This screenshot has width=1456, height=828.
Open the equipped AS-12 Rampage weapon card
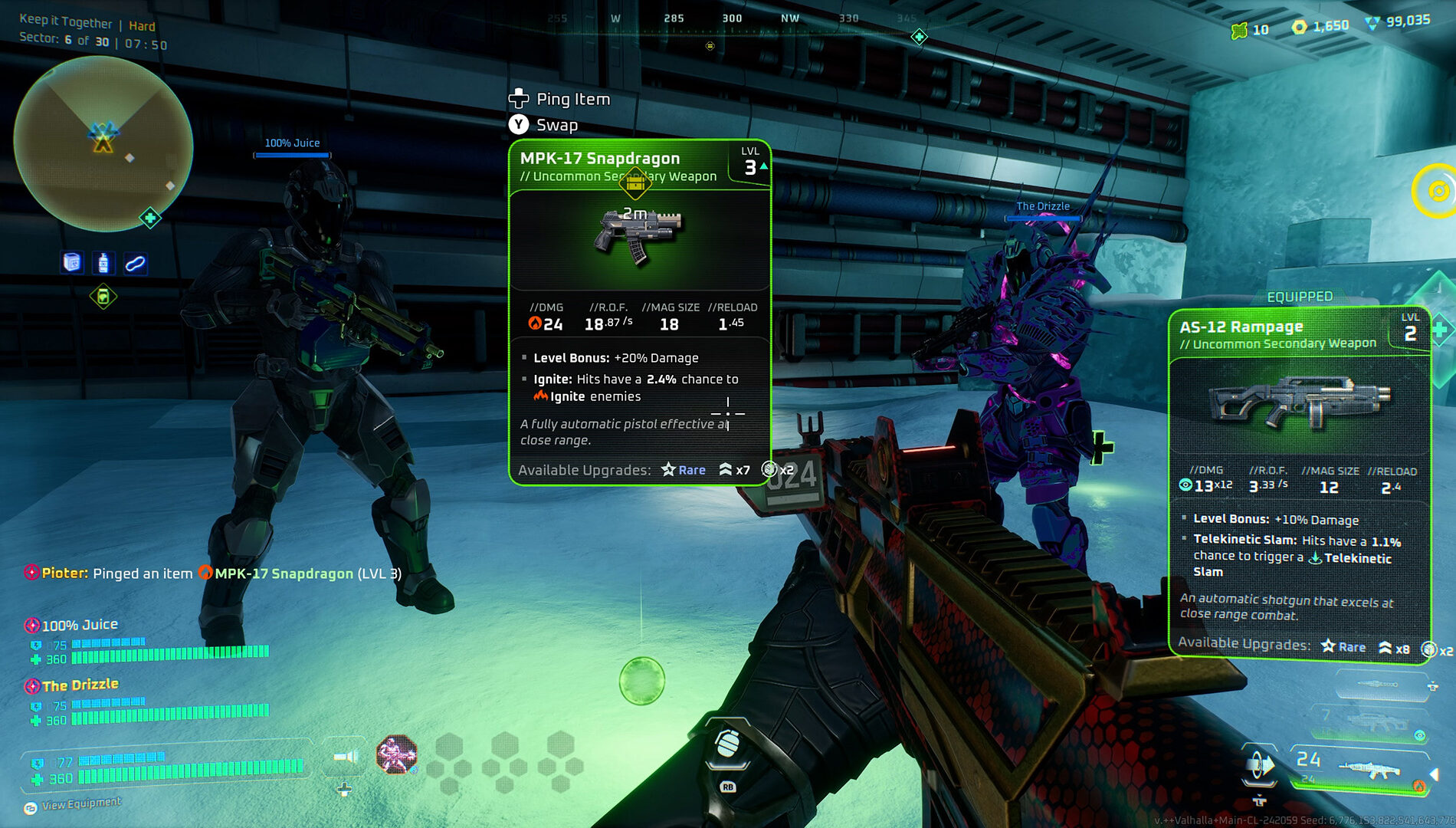pos(1299,481)
